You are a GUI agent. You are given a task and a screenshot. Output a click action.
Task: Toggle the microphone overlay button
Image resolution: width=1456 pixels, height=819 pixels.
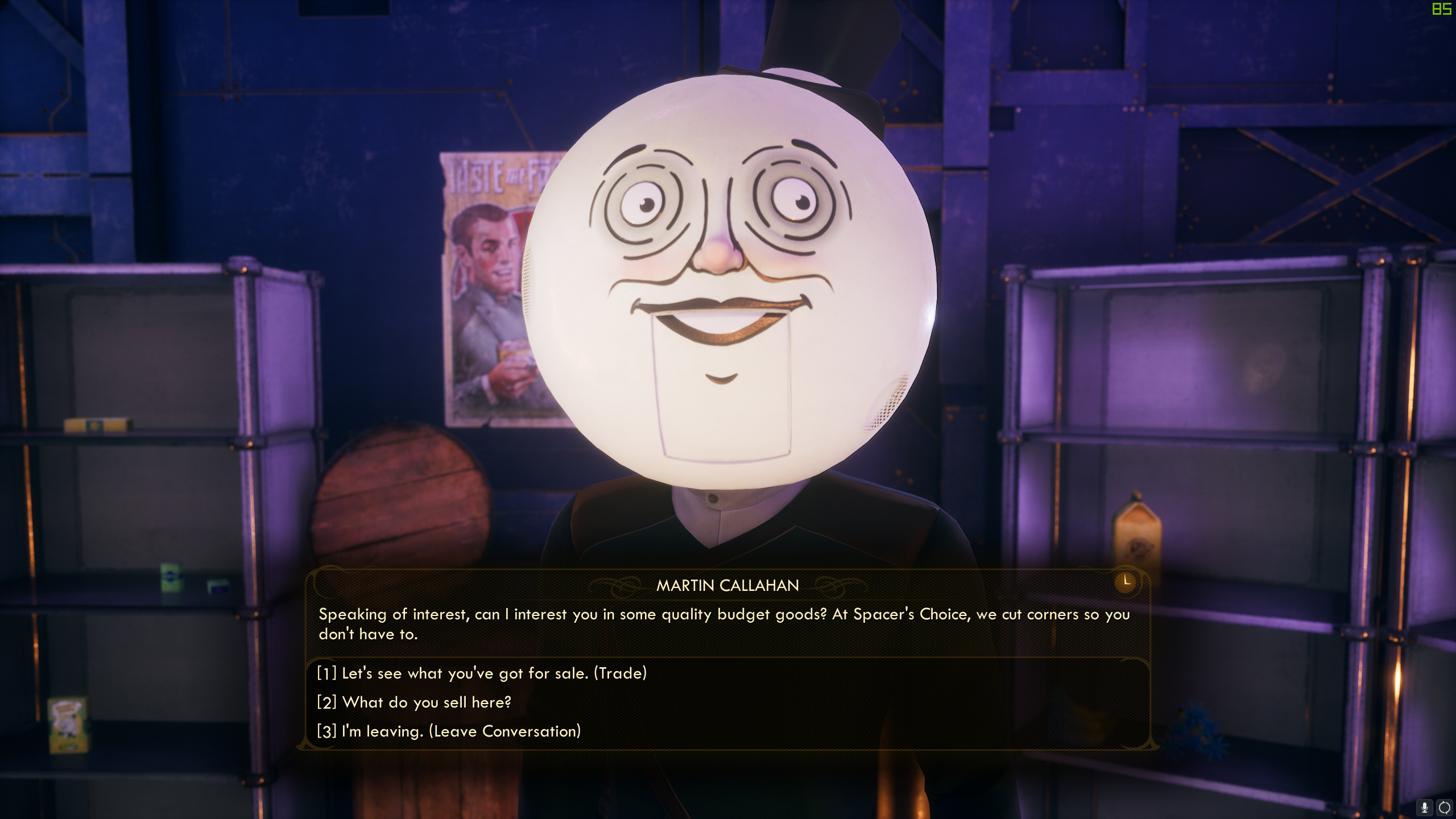(1425, 808)
